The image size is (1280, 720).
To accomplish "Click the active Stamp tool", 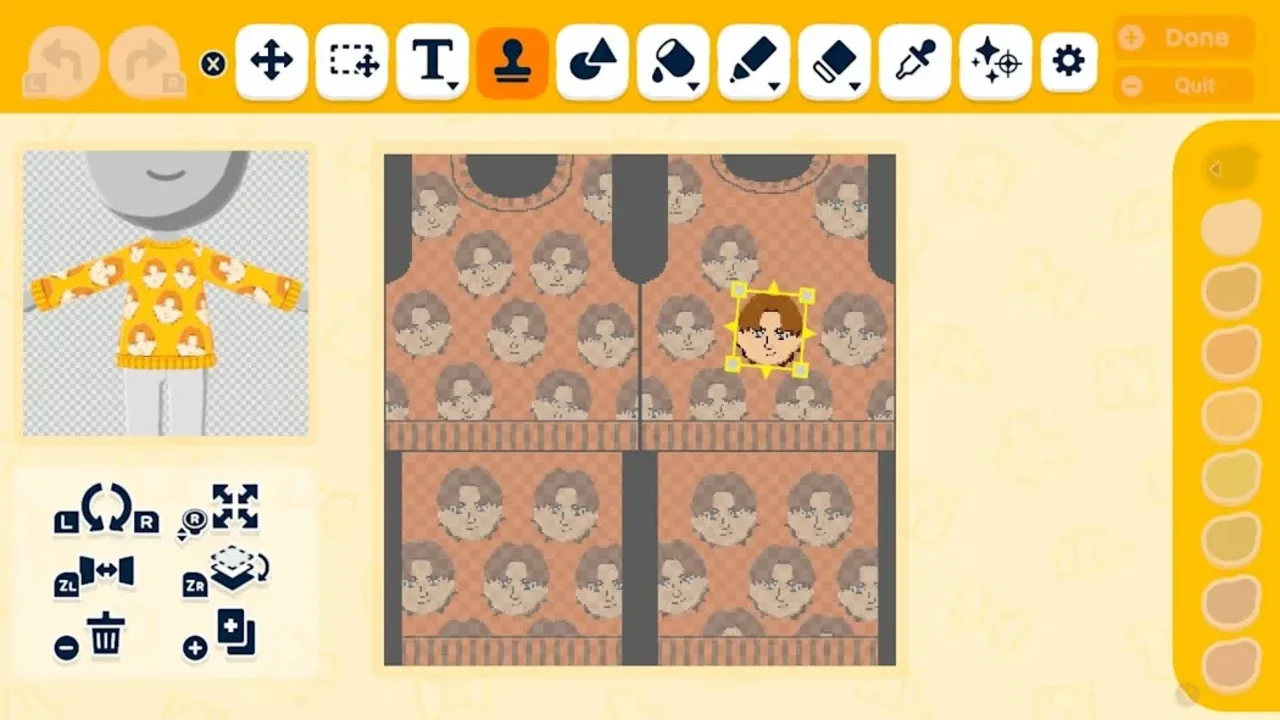I will (512, 60).
